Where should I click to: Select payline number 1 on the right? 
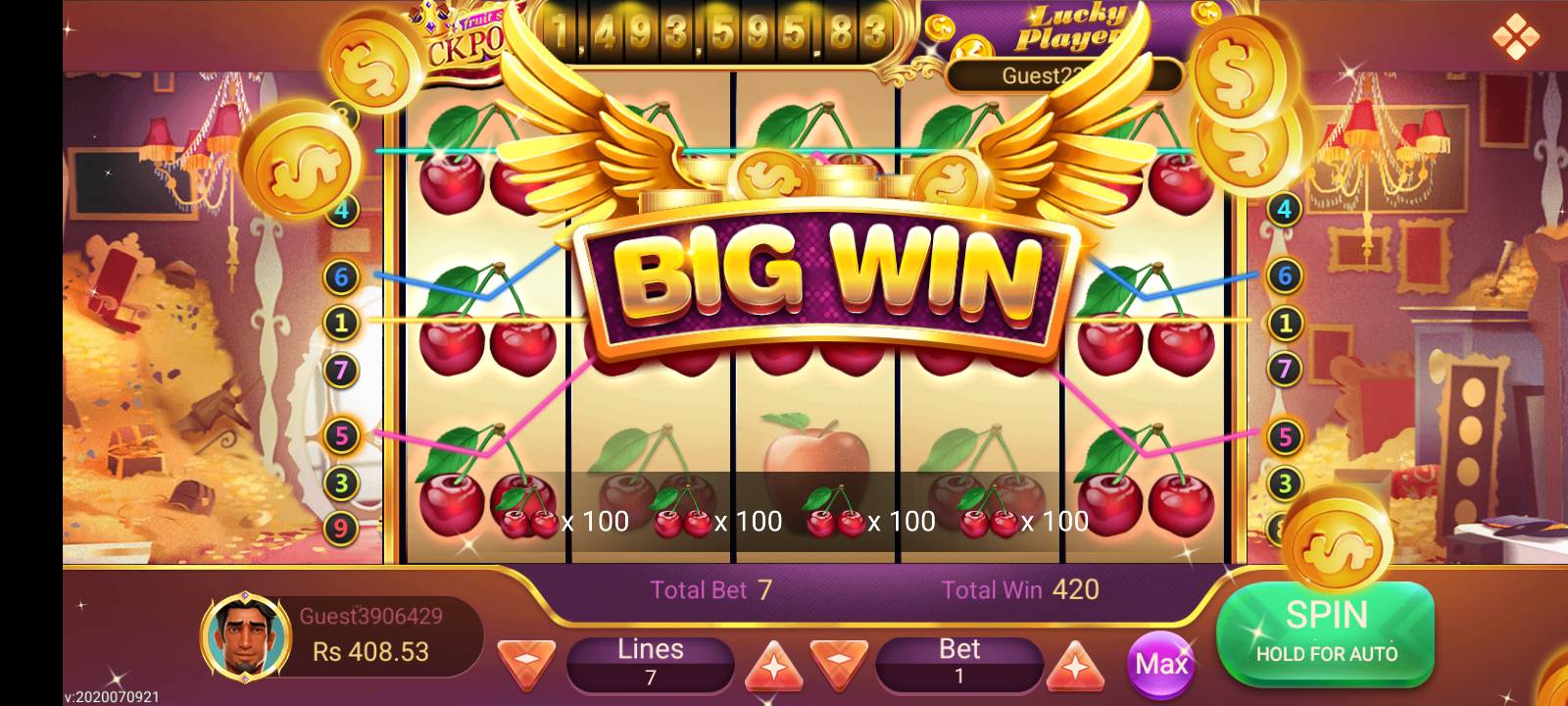coord(1284,321)
